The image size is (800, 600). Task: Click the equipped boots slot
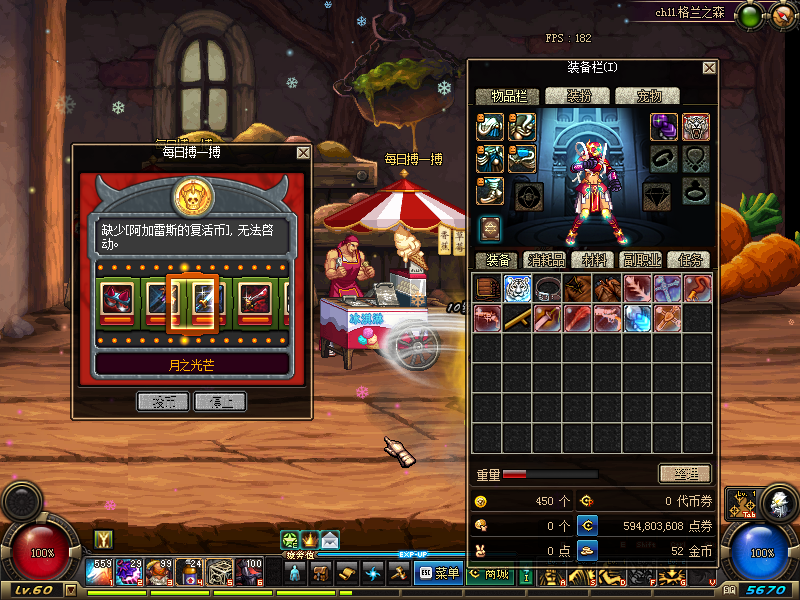pyautogui.click(x=489, y=191)
